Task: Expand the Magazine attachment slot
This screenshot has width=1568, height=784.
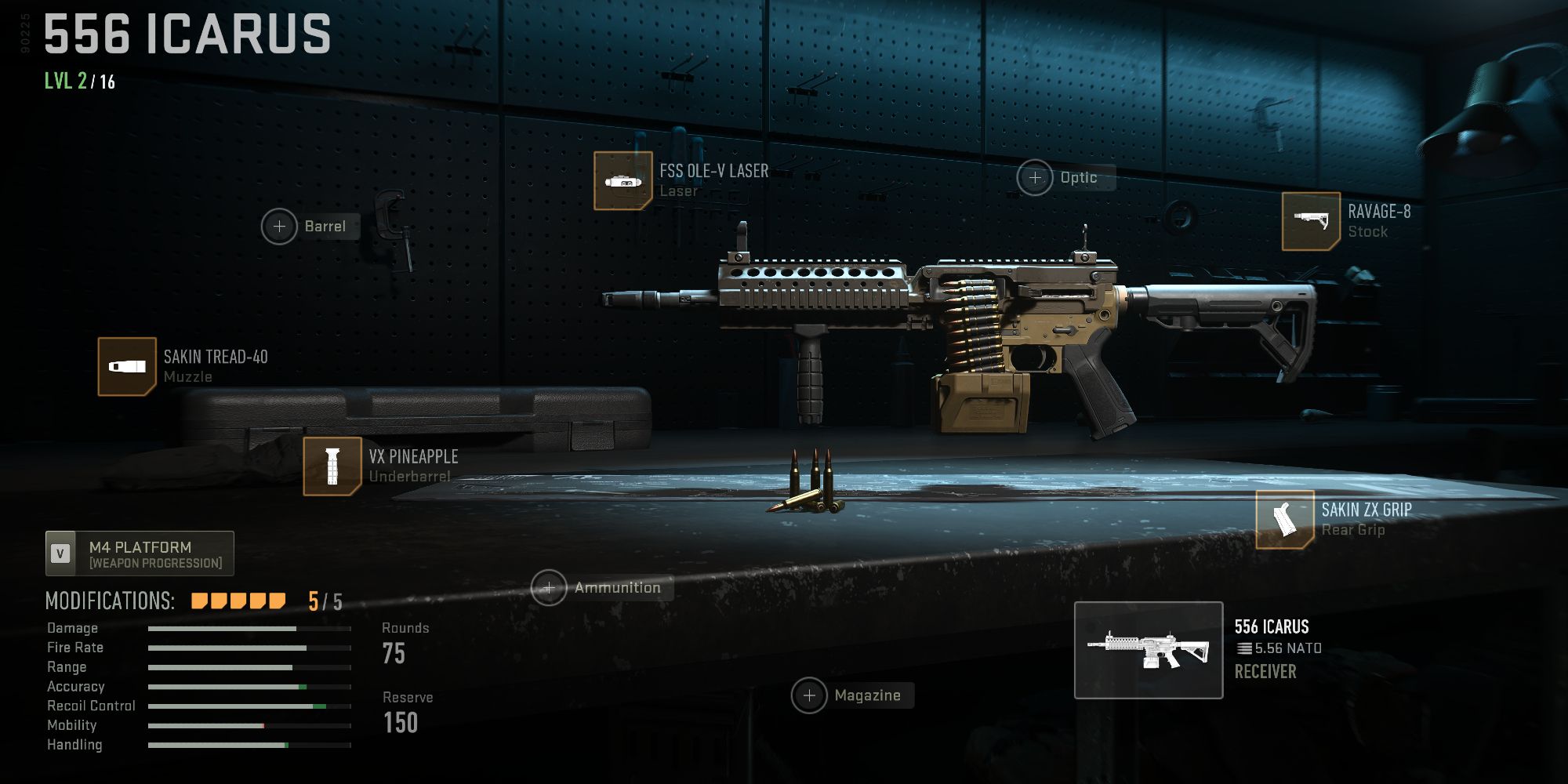Action: click(x=810, y=695)
